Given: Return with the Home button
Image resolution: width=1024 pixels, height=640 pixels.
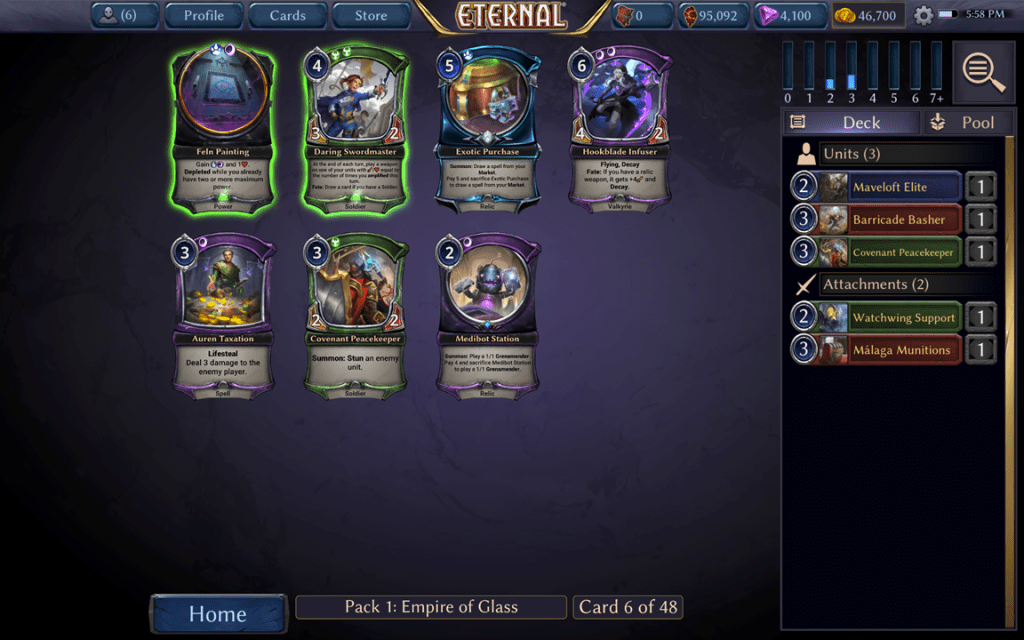Looking at the screenshot, I should tap(217, 613).
